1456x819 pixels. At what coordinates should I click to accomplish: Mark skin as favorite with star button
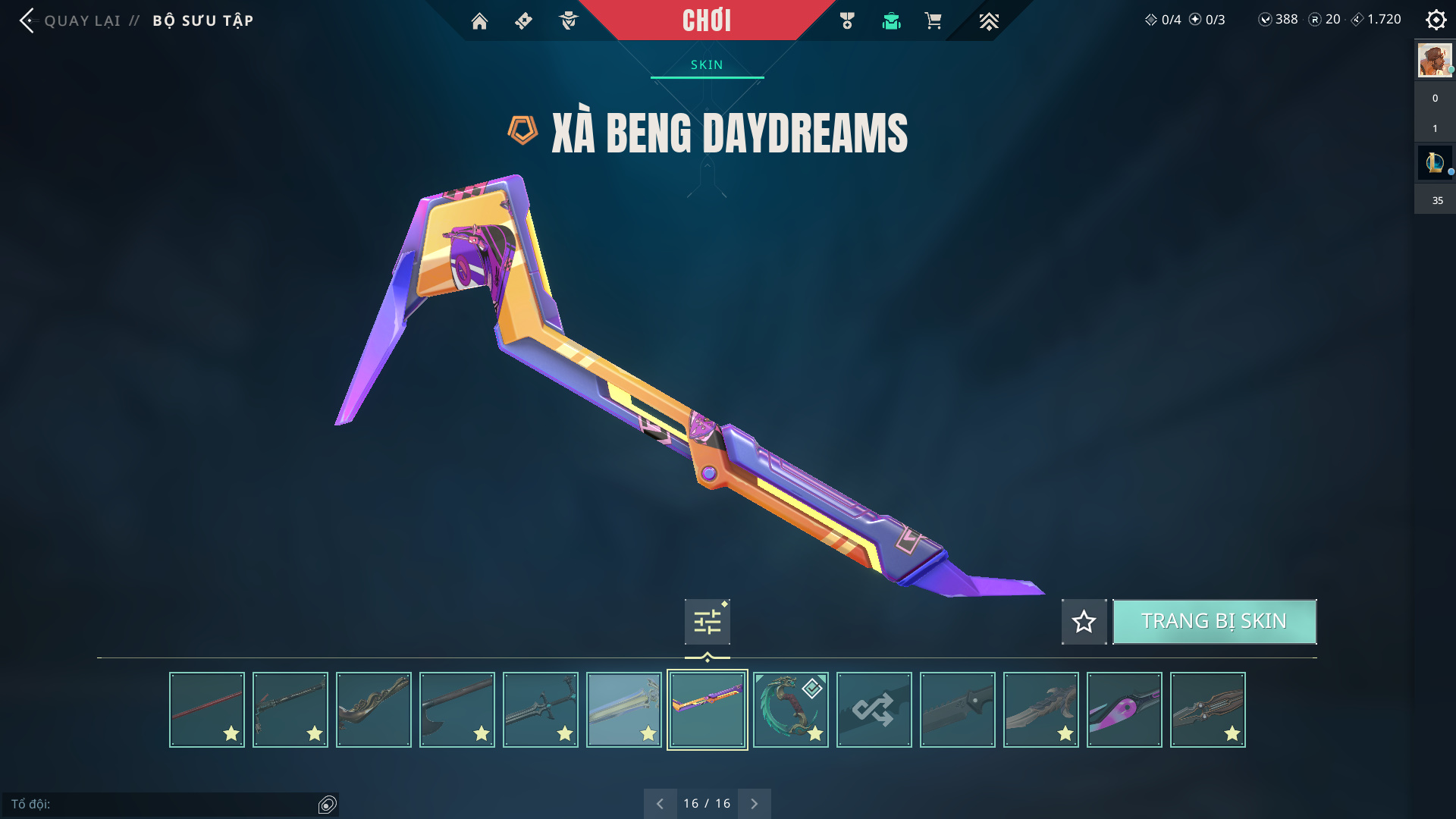(1084, 622)
